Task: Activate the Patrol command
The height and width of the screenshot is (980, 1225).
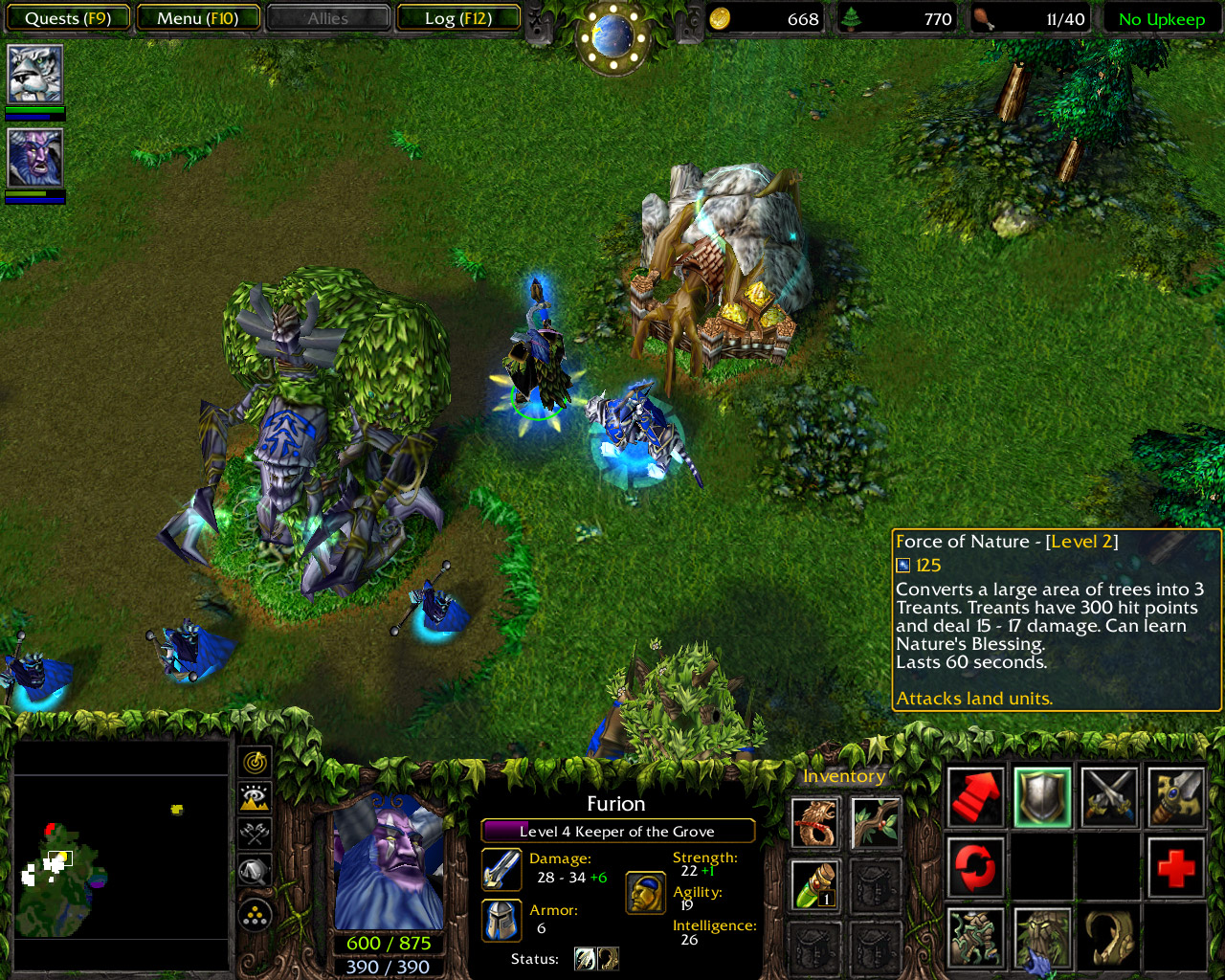Action: click(x=975, y=868)
